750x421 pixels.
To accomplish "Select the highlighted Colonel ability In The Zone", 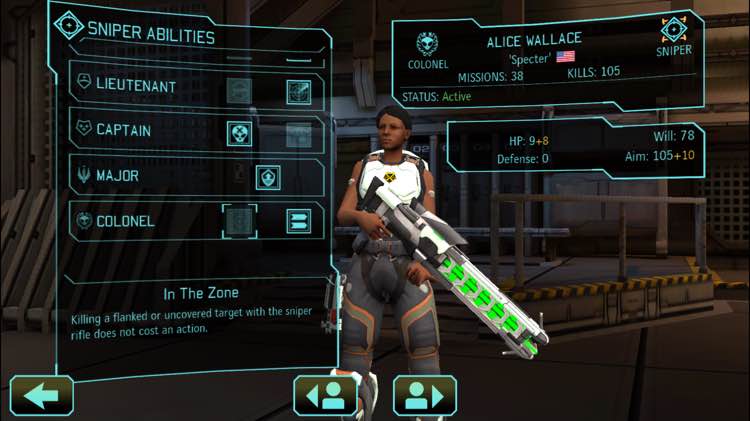I will click(x=239, y=221).
